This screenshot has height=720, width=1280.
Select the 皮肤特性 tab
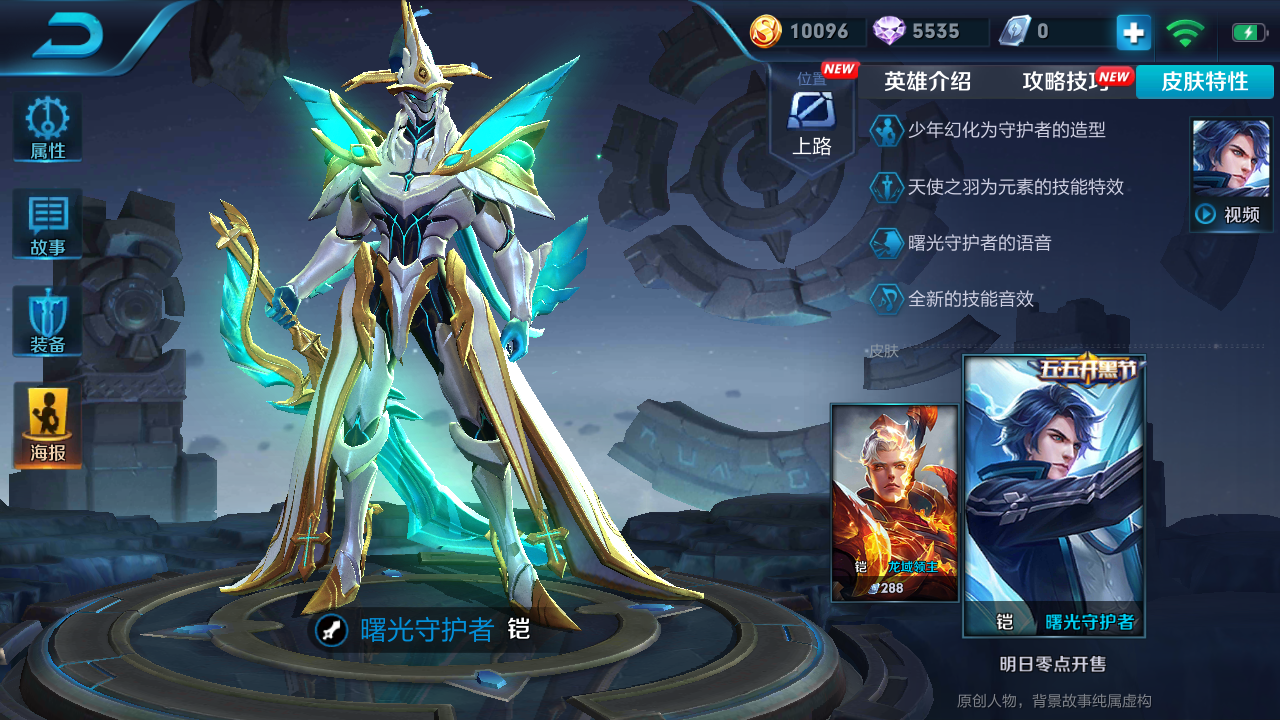pos(1204,82)
